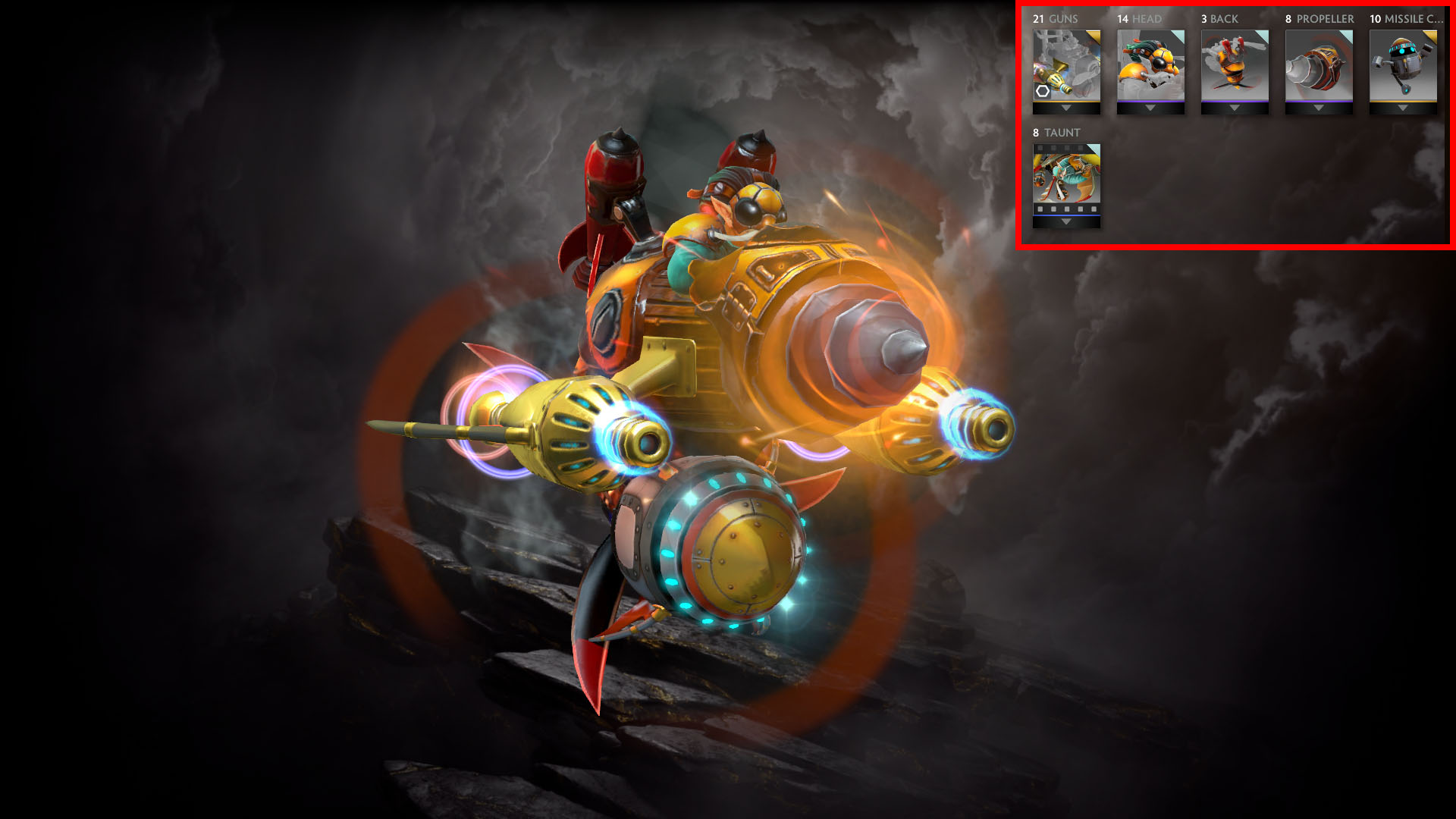Select the Back item slot

1235,65
